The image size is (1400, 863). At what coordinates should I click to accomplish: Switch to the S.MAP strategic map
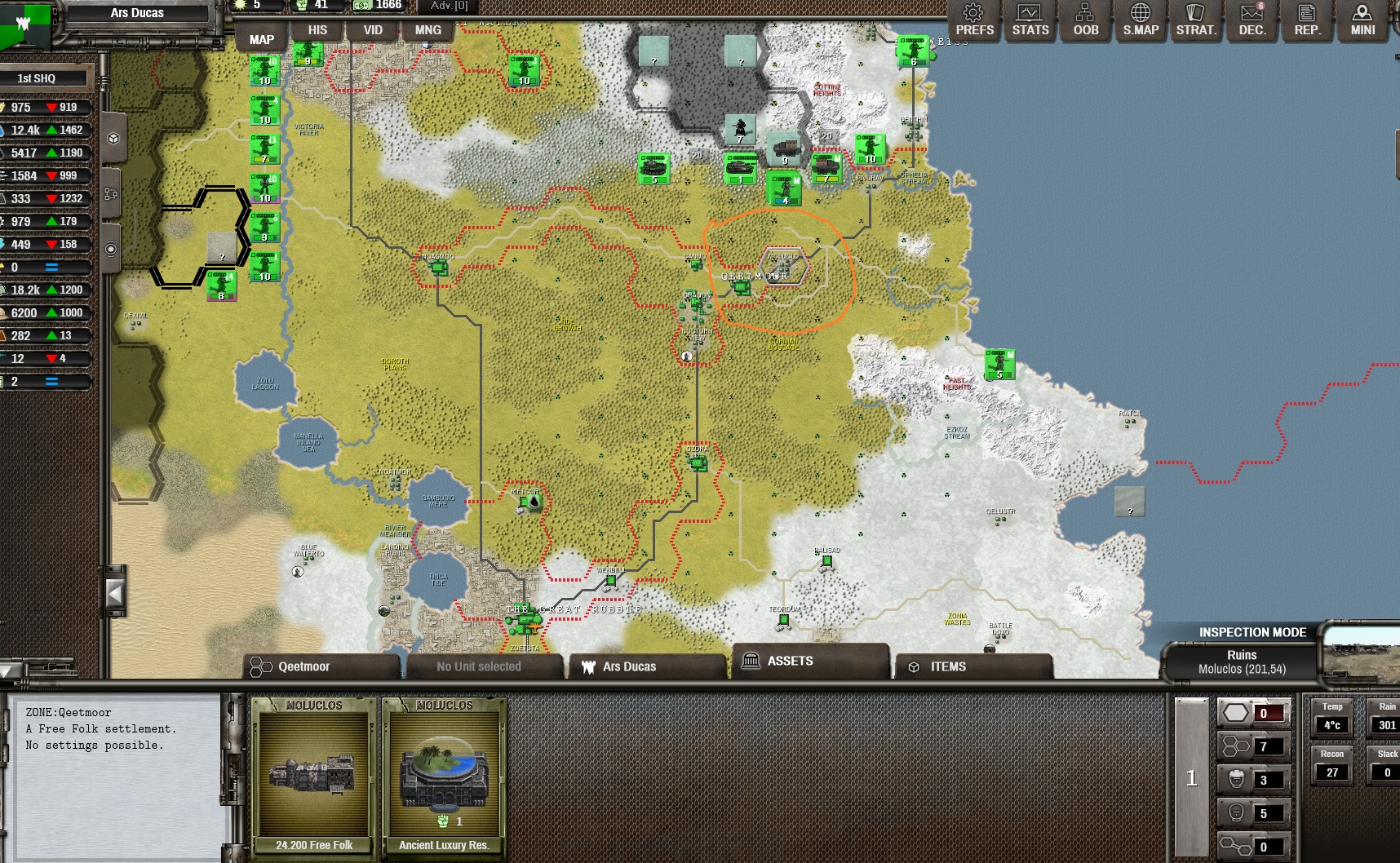pos(1141,20)
